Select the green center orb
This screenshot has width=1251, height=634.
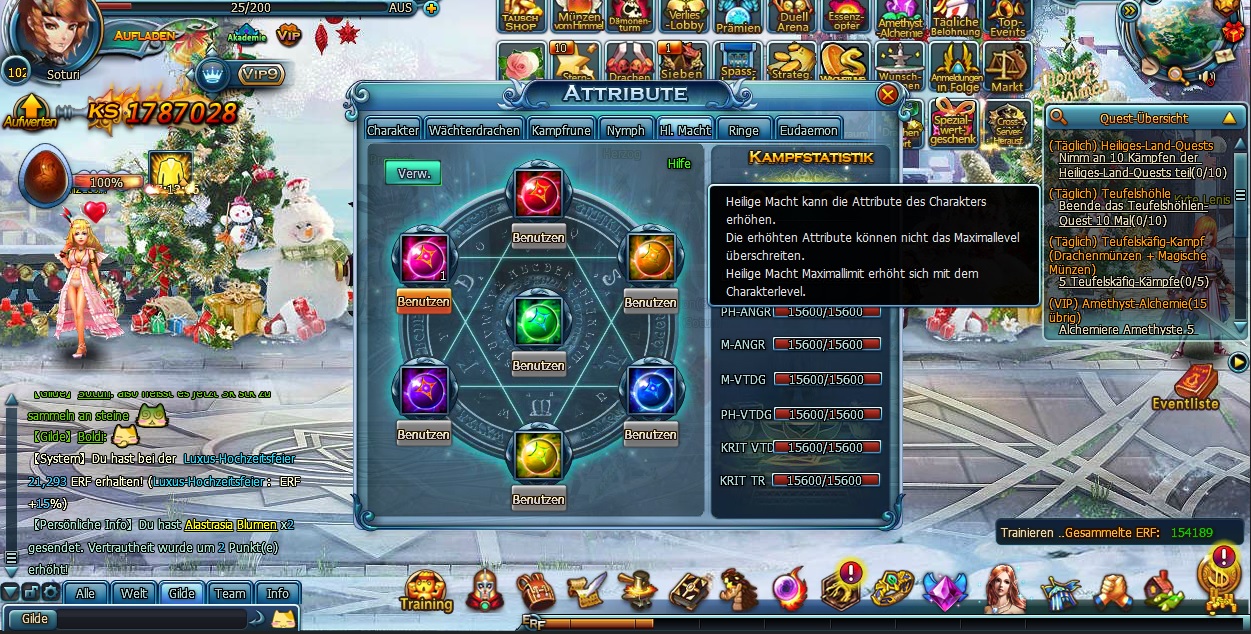[539, 323]
